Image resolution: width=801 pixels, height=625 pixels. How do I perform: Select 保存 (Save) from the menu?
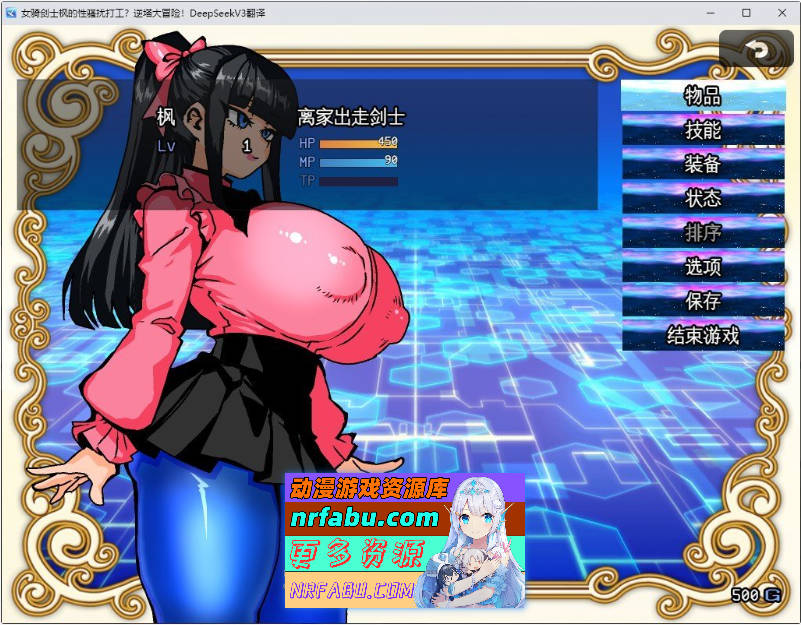click(x=702, y=300)
